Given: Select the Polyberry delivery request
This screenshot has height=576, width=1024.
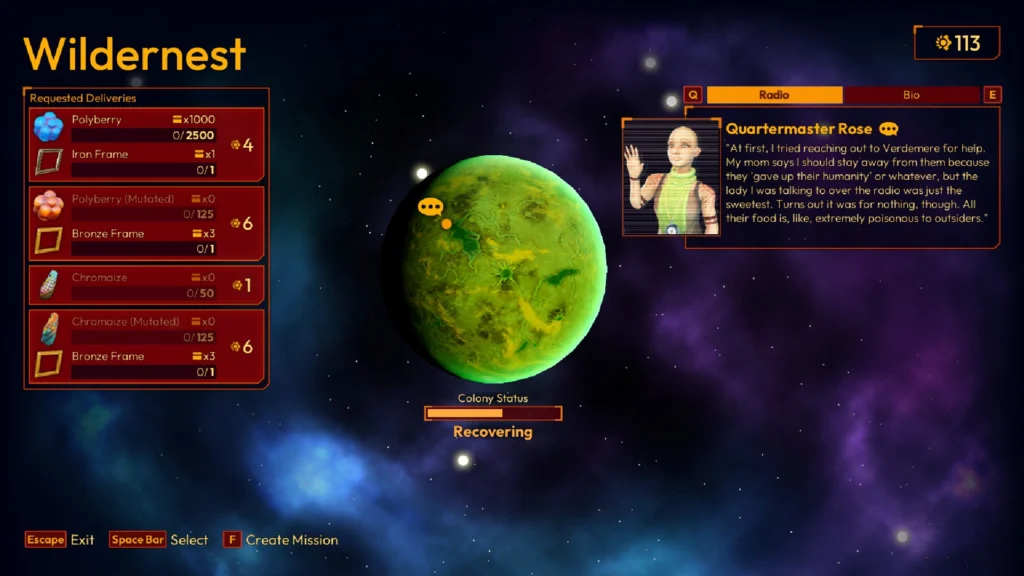Looking at the screenshot, I should (x=146, y=145).
